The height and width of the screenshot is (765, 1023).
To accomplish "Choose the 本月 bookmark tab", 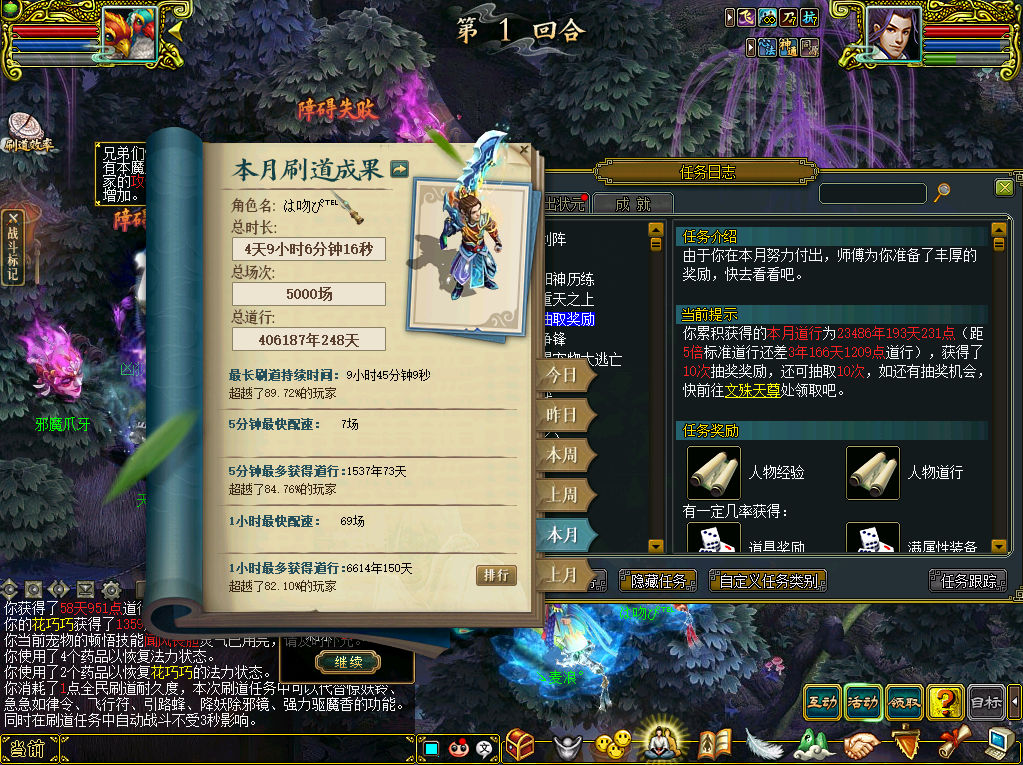I will [x=563, y=535].
